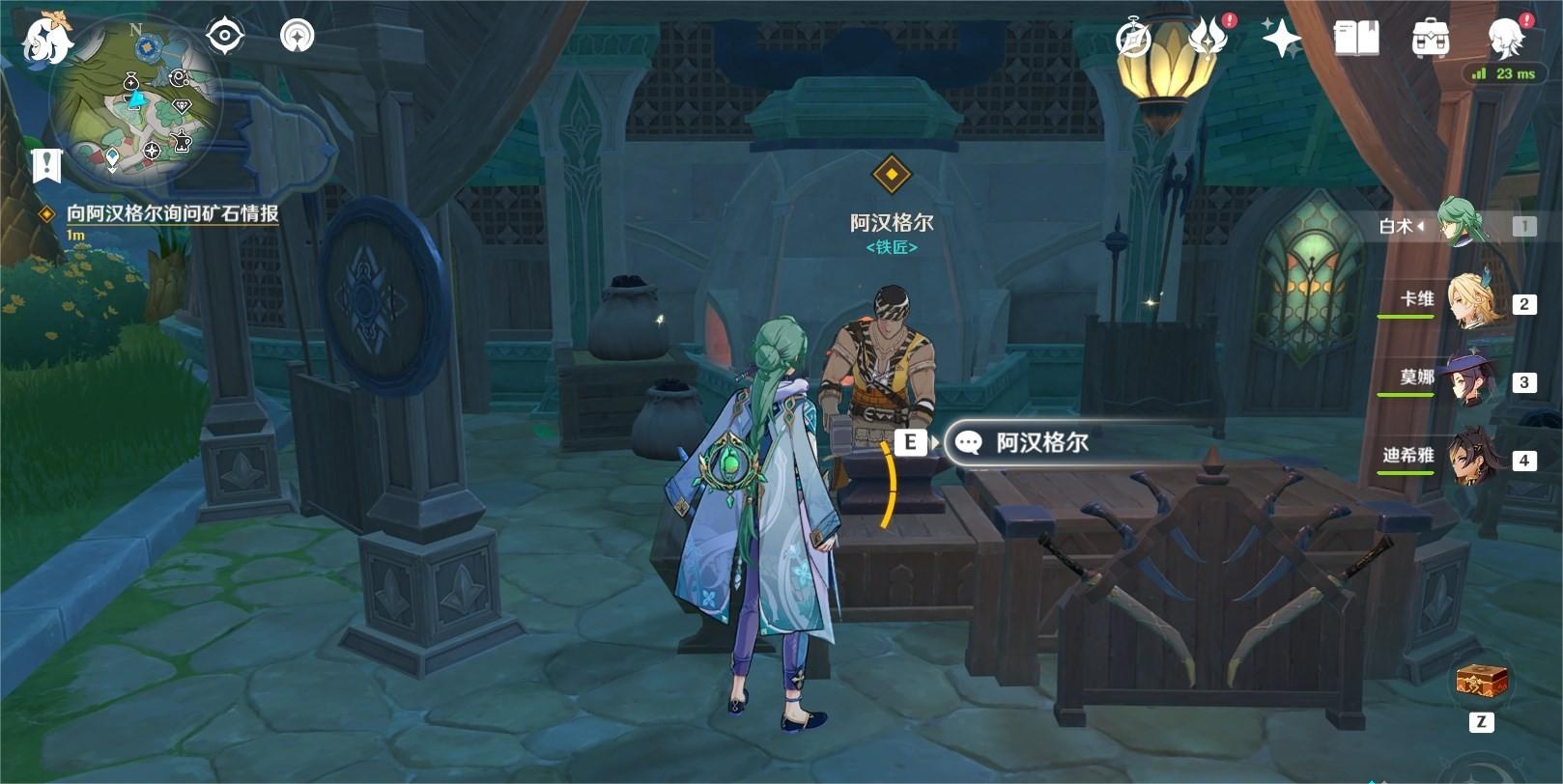1563x784 pixels.
Task: Open the compass events icon
Action: 1133,40
